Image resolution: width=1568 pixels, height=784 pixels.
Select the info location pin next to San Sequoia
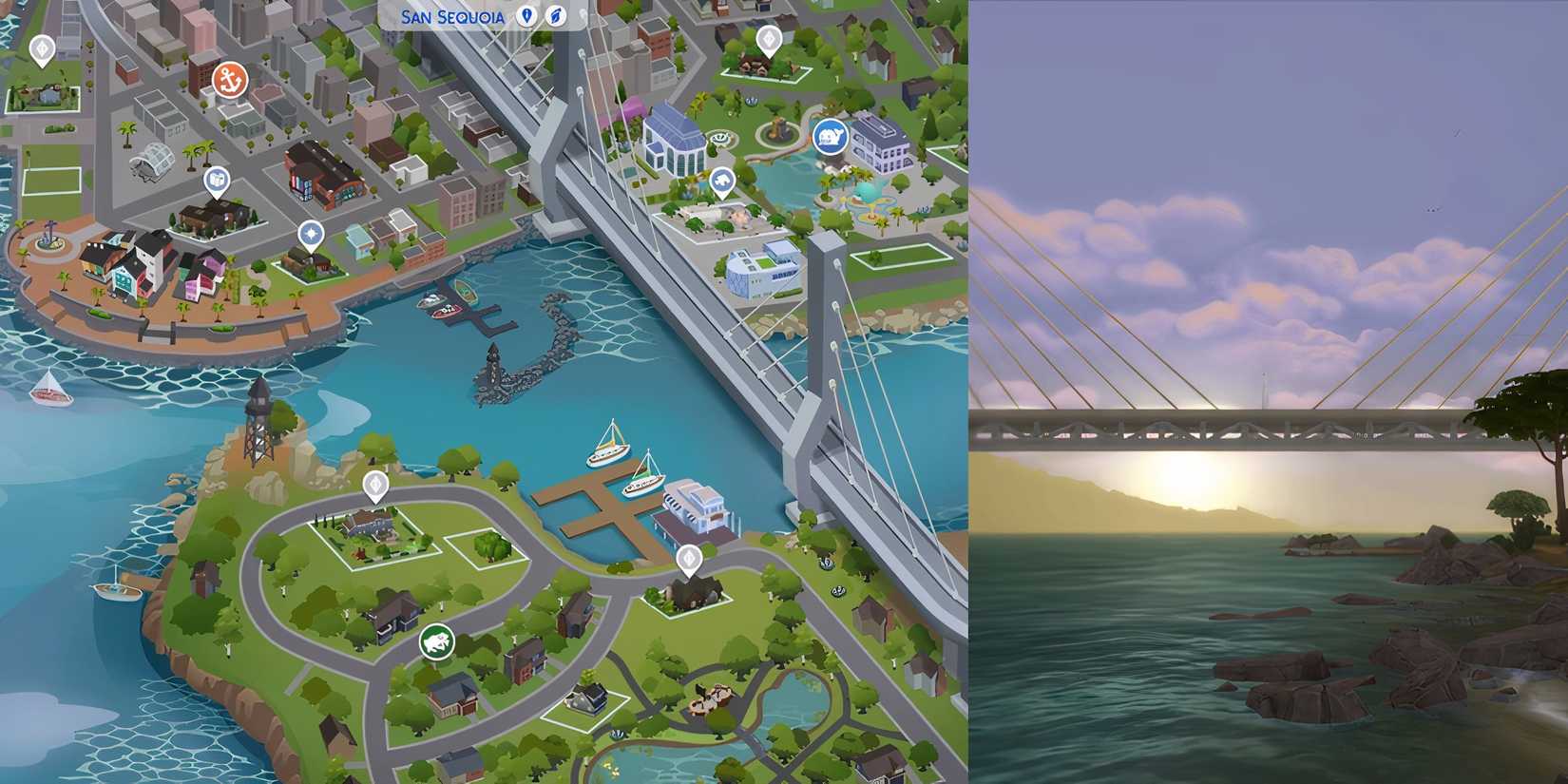click(x=526, y=16)
